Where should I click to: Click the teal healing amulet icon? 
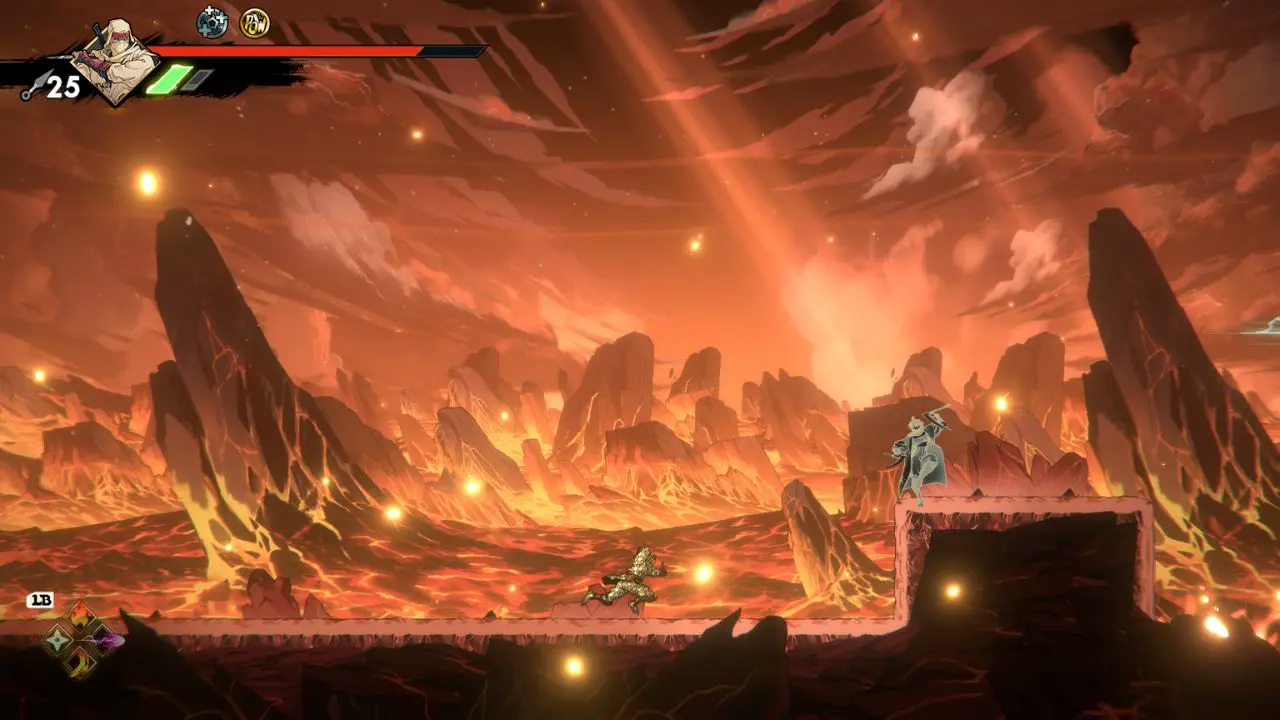pos(212,22)
